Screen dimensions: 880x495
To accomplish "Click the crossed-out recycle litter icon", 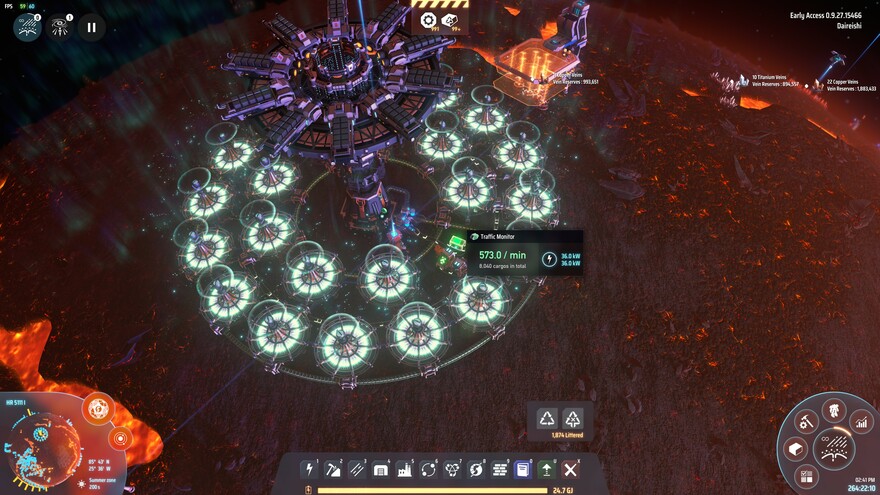I will [573, 419].
